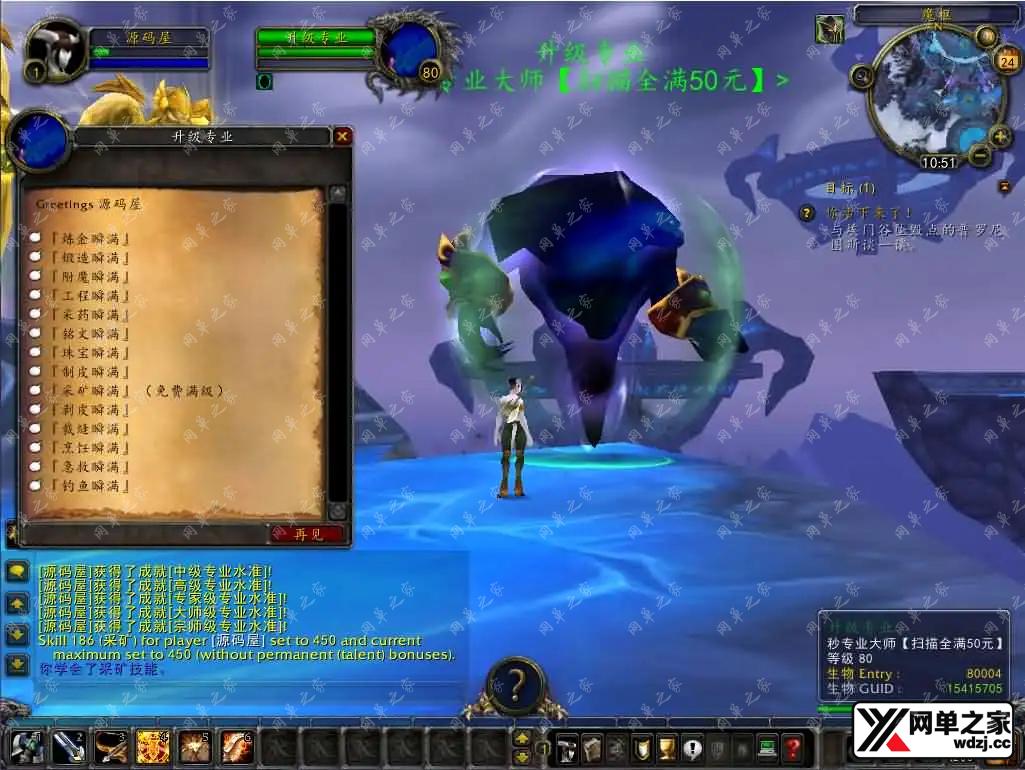Open the red question mark help button

792,747
